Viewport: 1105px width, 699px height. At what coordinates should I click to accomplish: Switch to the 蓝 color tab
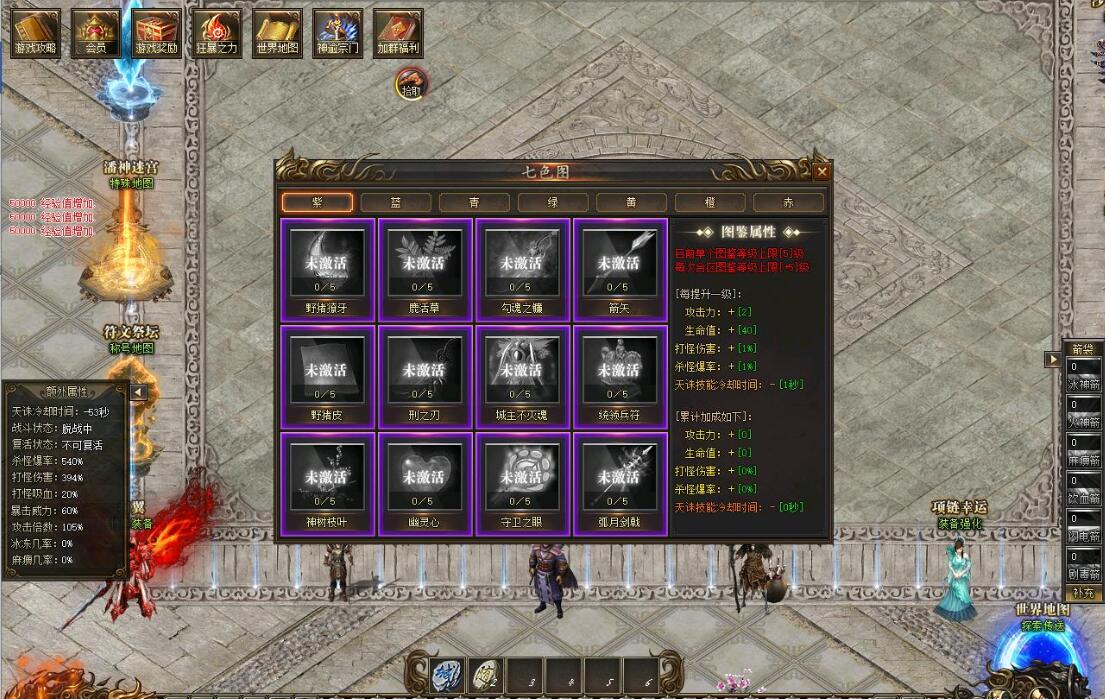(x=396, y=202)
